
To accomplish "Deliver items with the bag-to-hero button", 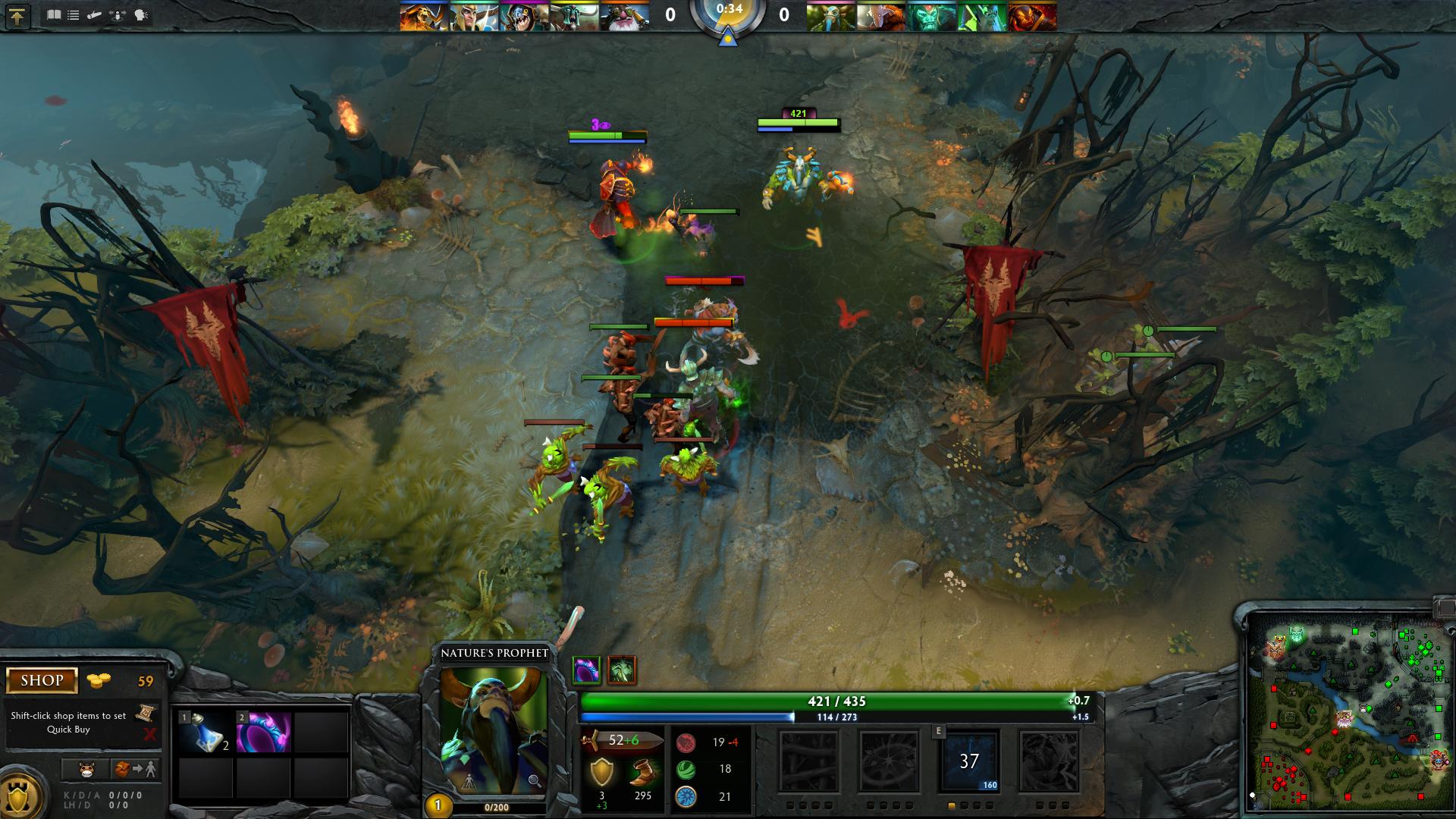I will coord(136,769).
